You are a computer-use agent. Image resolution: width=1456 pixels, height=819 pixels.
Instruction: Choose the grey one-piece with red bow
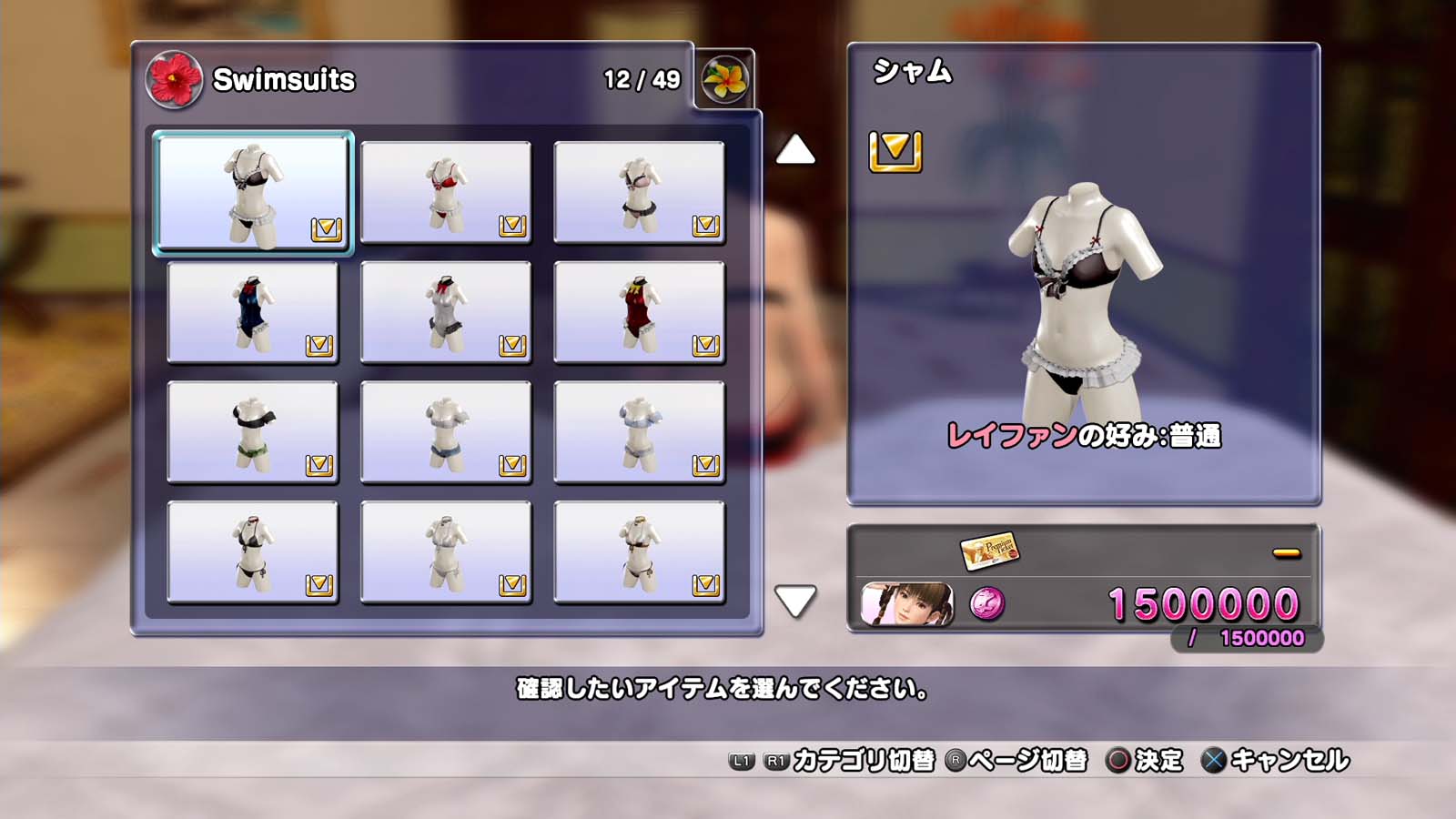[x=446, y=312]
